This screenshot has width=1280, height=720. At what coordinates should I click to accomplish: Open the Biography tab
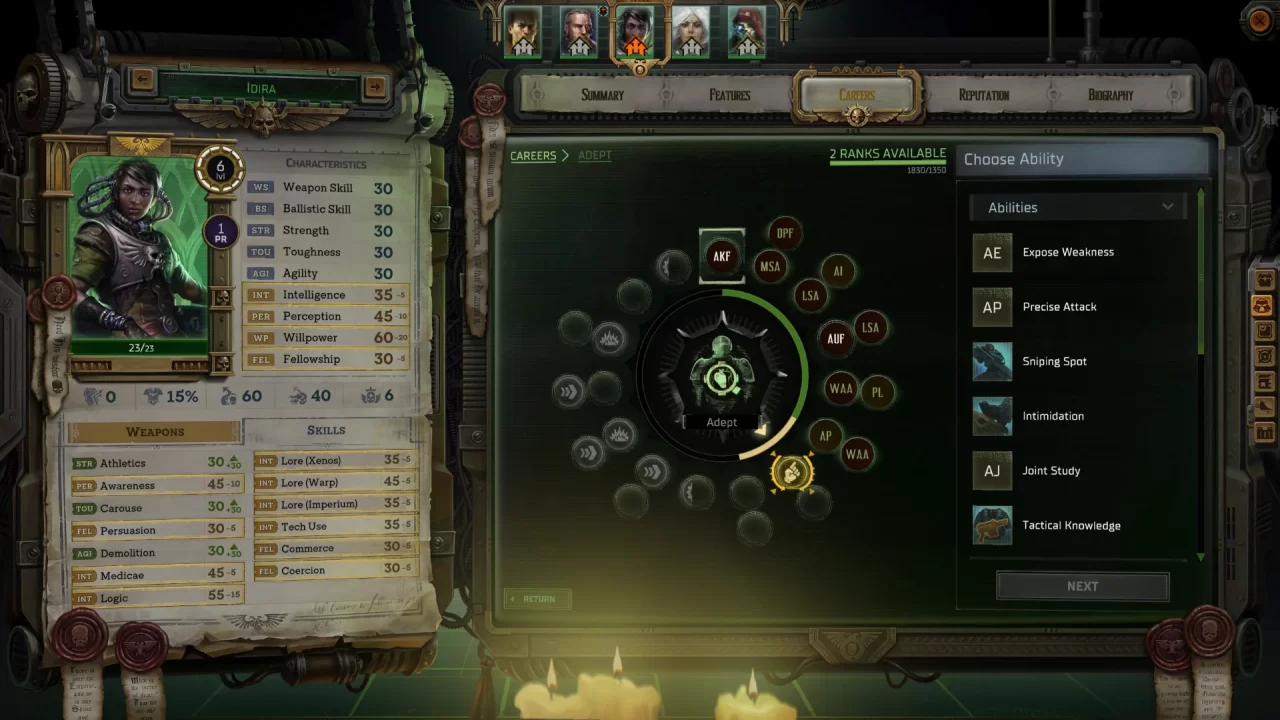tap(1110, 95)
